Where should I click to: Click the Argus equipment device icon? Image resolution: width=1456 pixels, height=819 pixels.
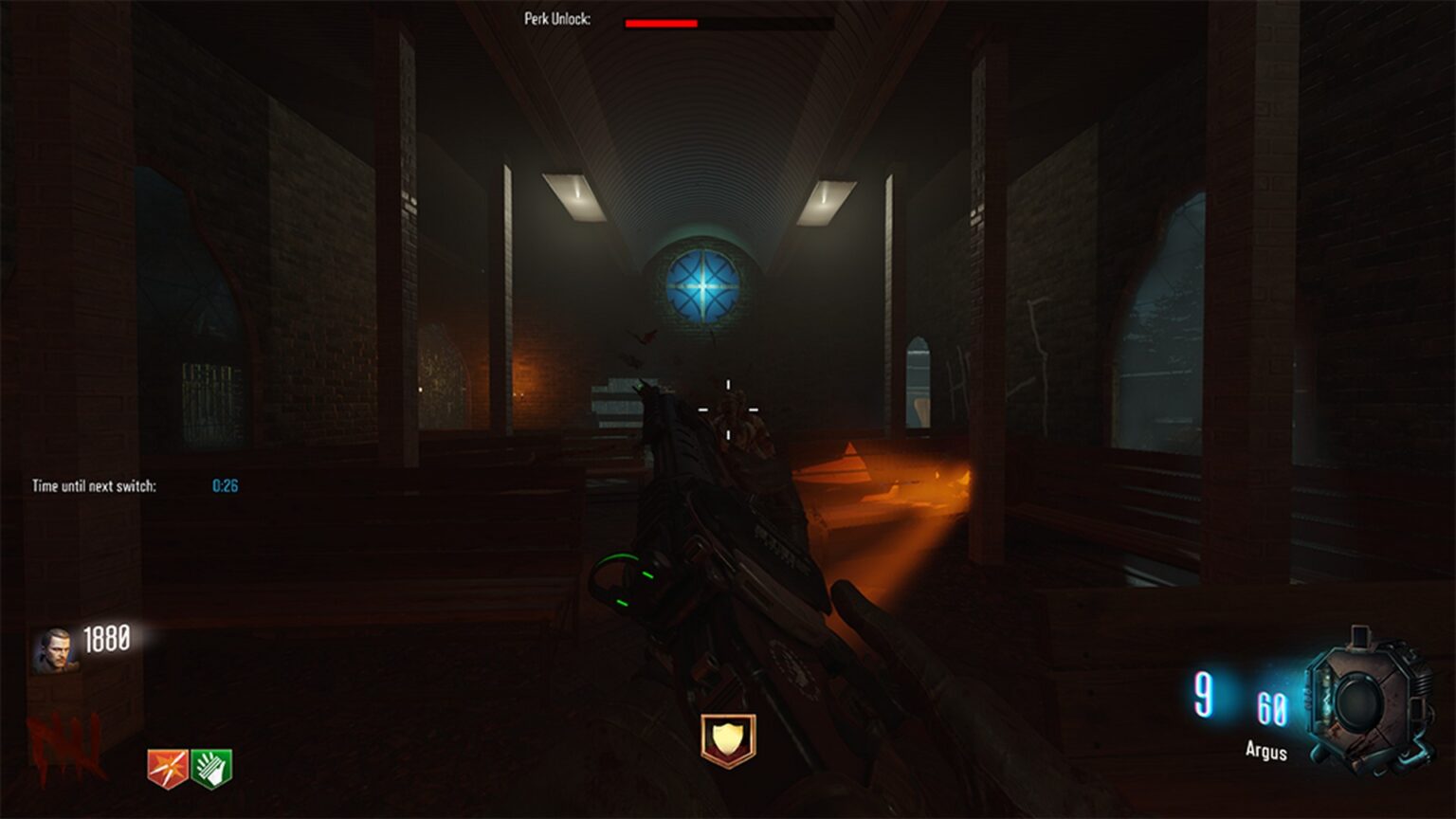pyautogui.click(x=1365, y=701)
